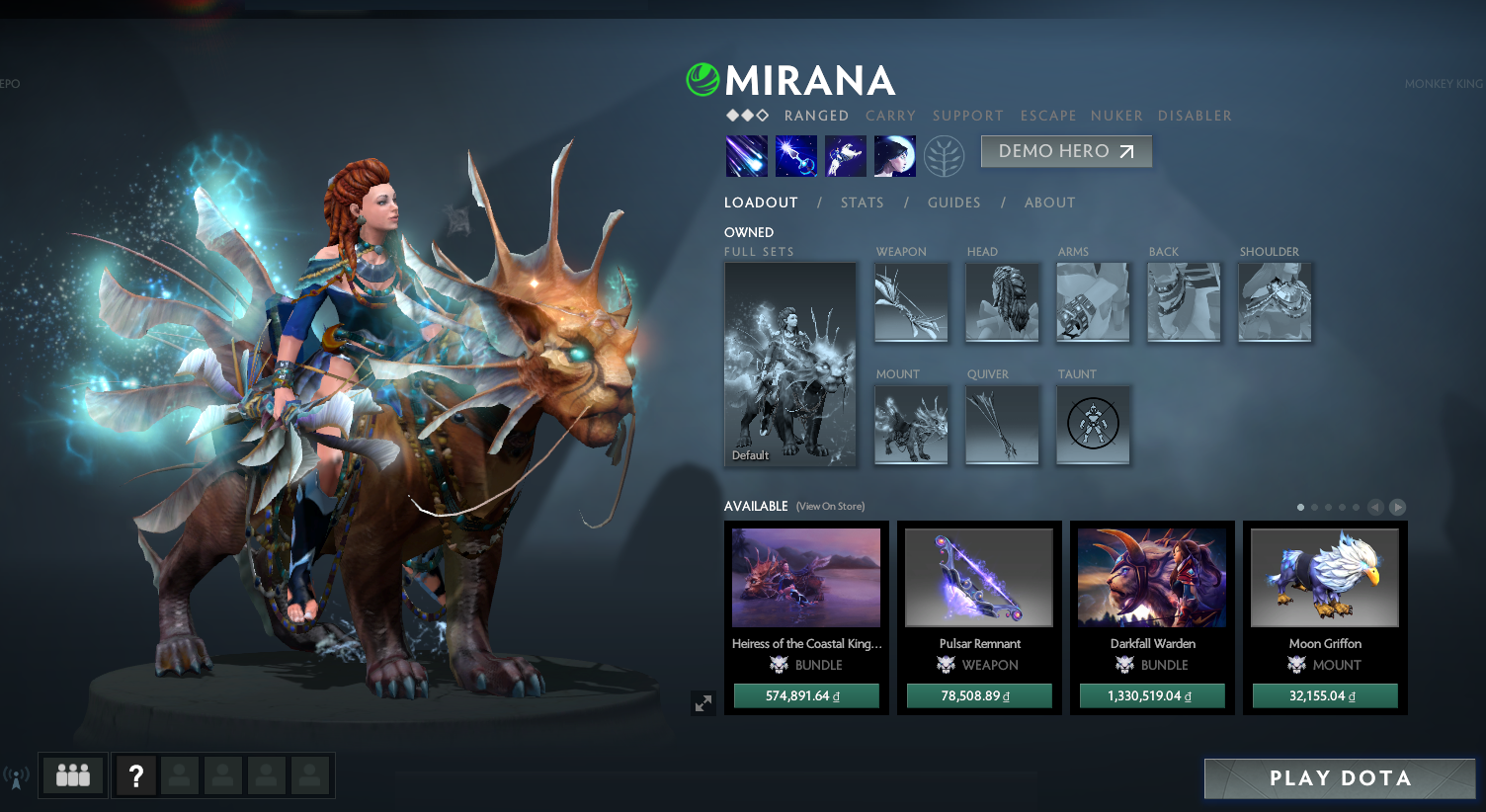Select the Loadout tab
Screen dimensions: 1486x812
point(761,203)
